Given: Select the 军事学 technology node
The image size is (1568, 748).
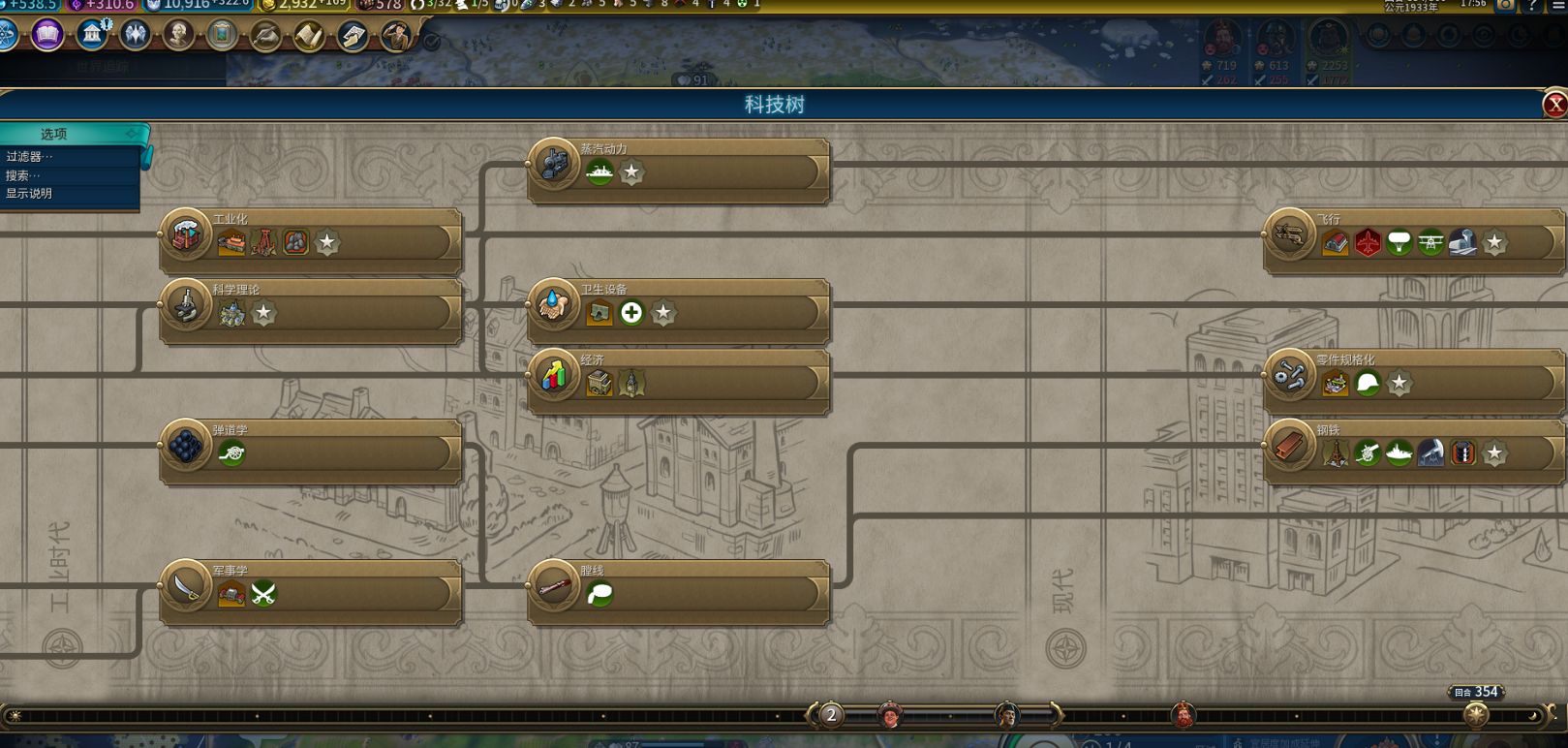Looking at the screenshot, I should [310, 592].
